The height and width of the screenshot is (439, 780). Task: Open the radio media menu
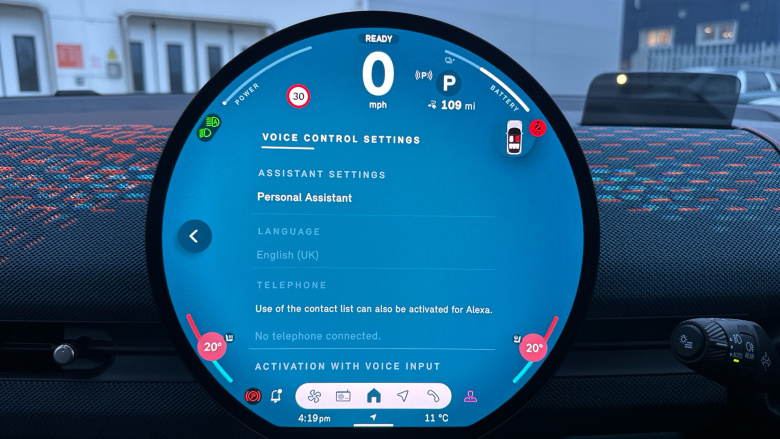[343, 396]
